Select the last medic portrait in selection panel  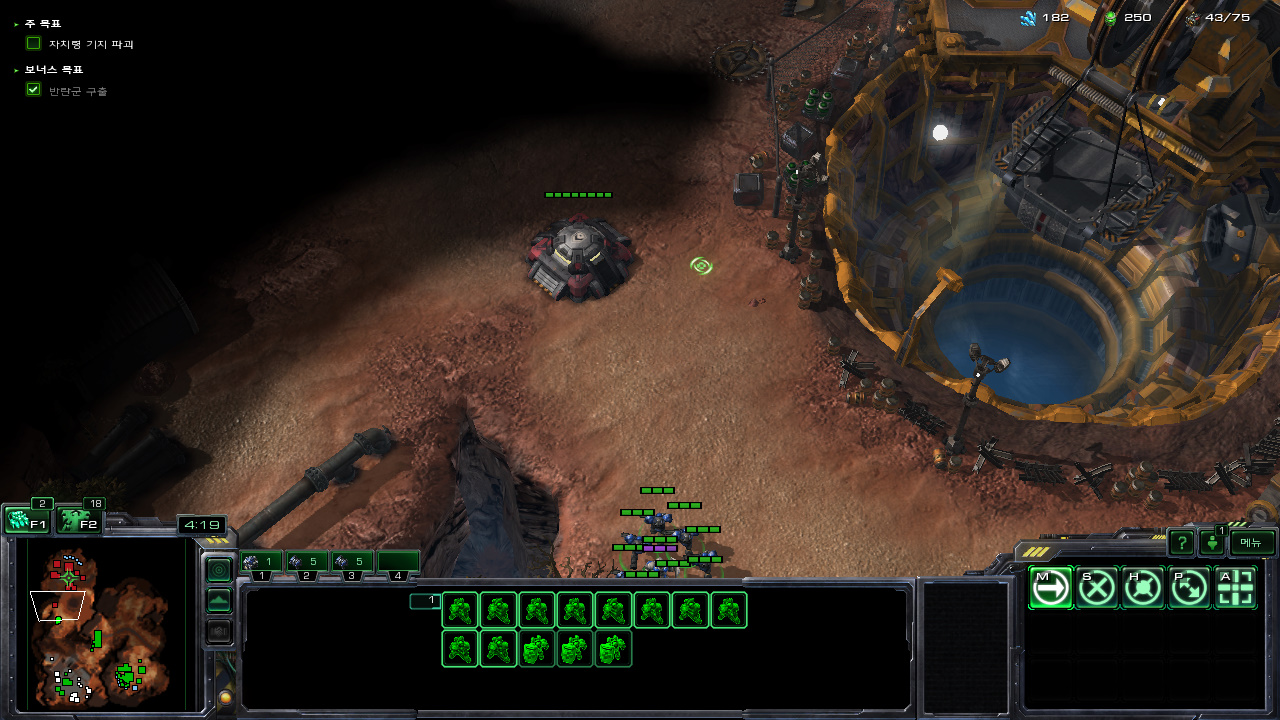pyautogui.click(x=613, y=649)
